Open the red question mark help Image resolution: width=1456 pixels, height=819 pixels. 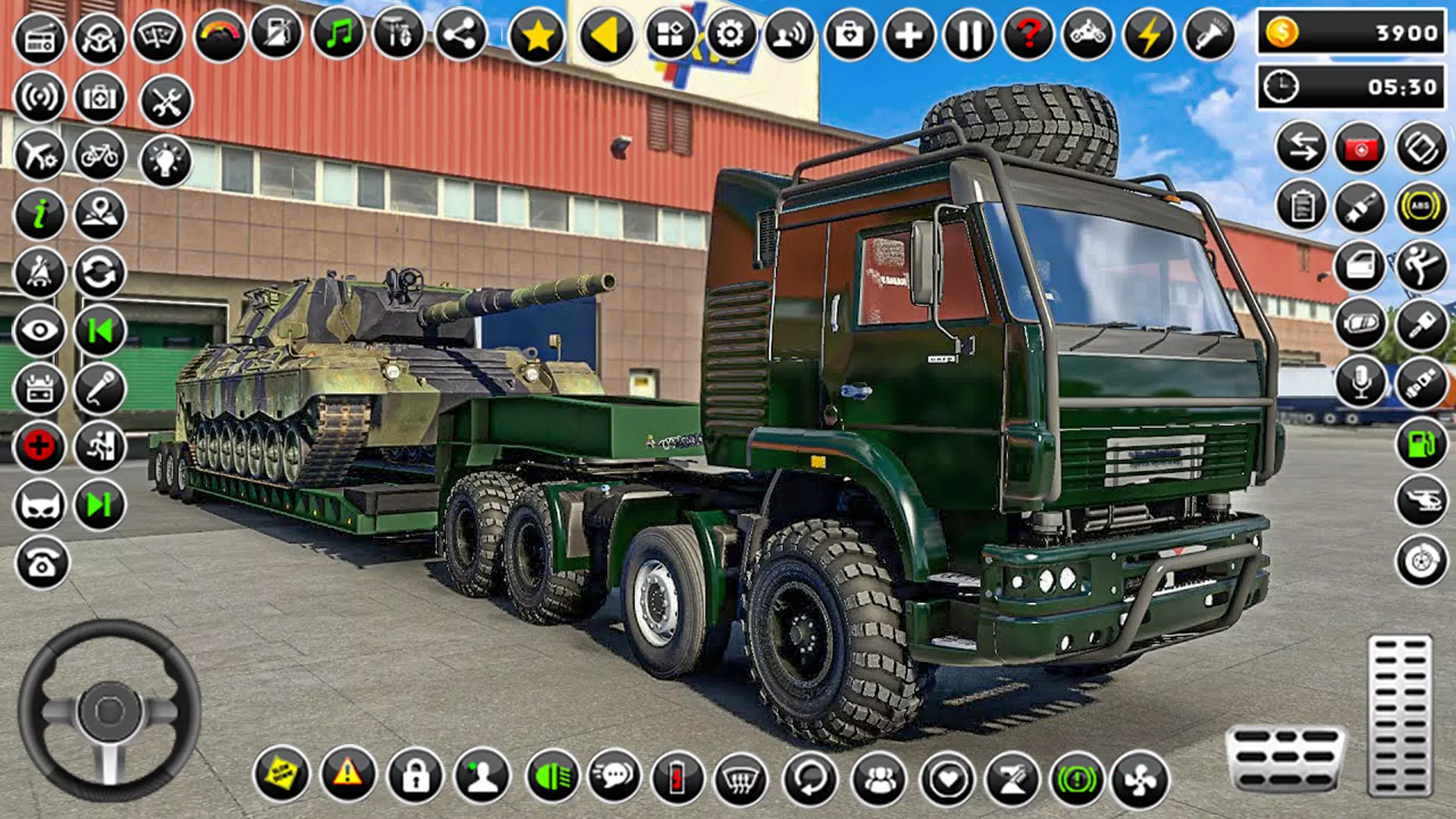tap(1028, 35)
